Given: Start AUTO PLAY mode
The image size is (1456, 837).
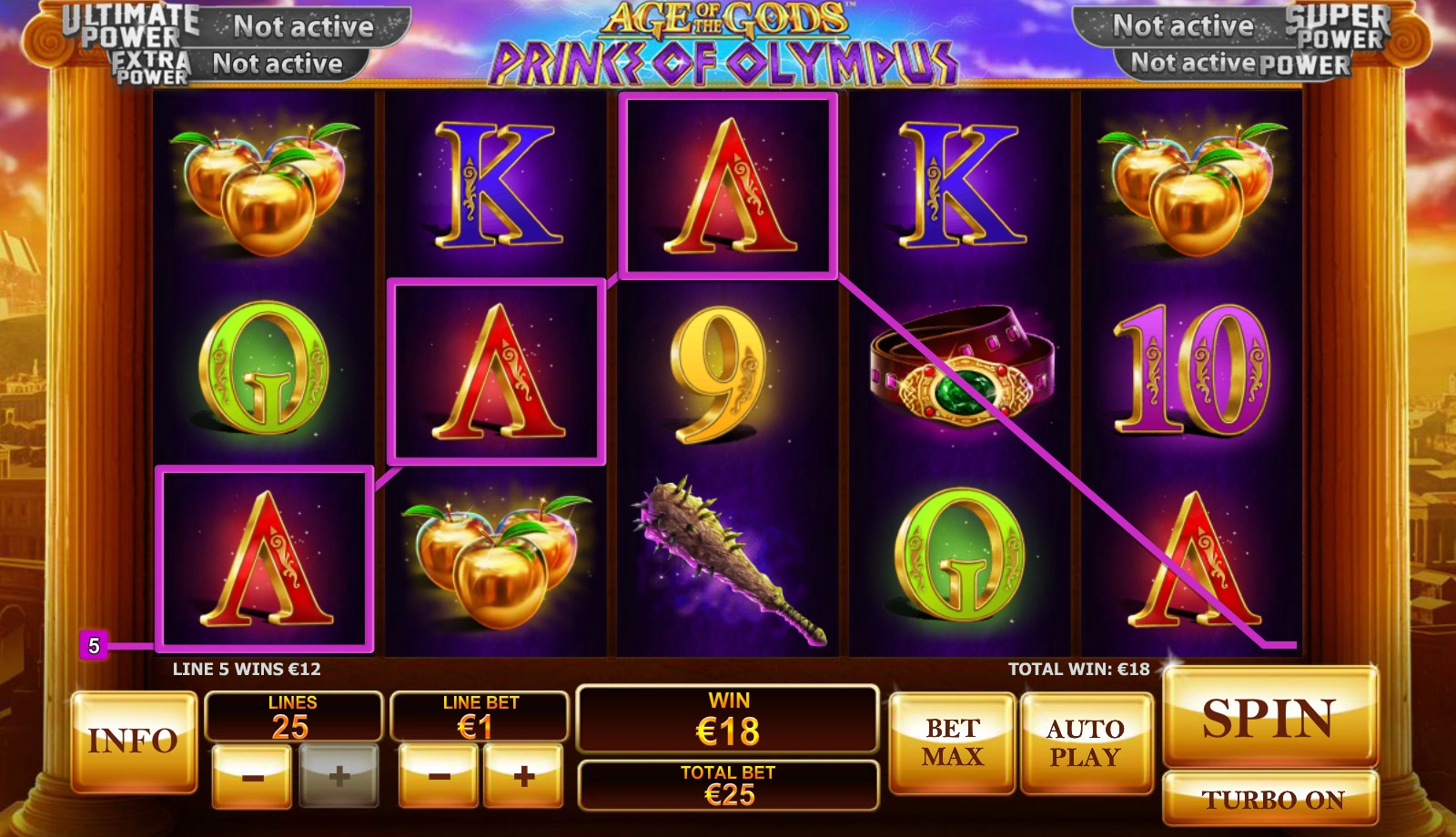Looking at the screenshot, I should [x=1086, y=742].
